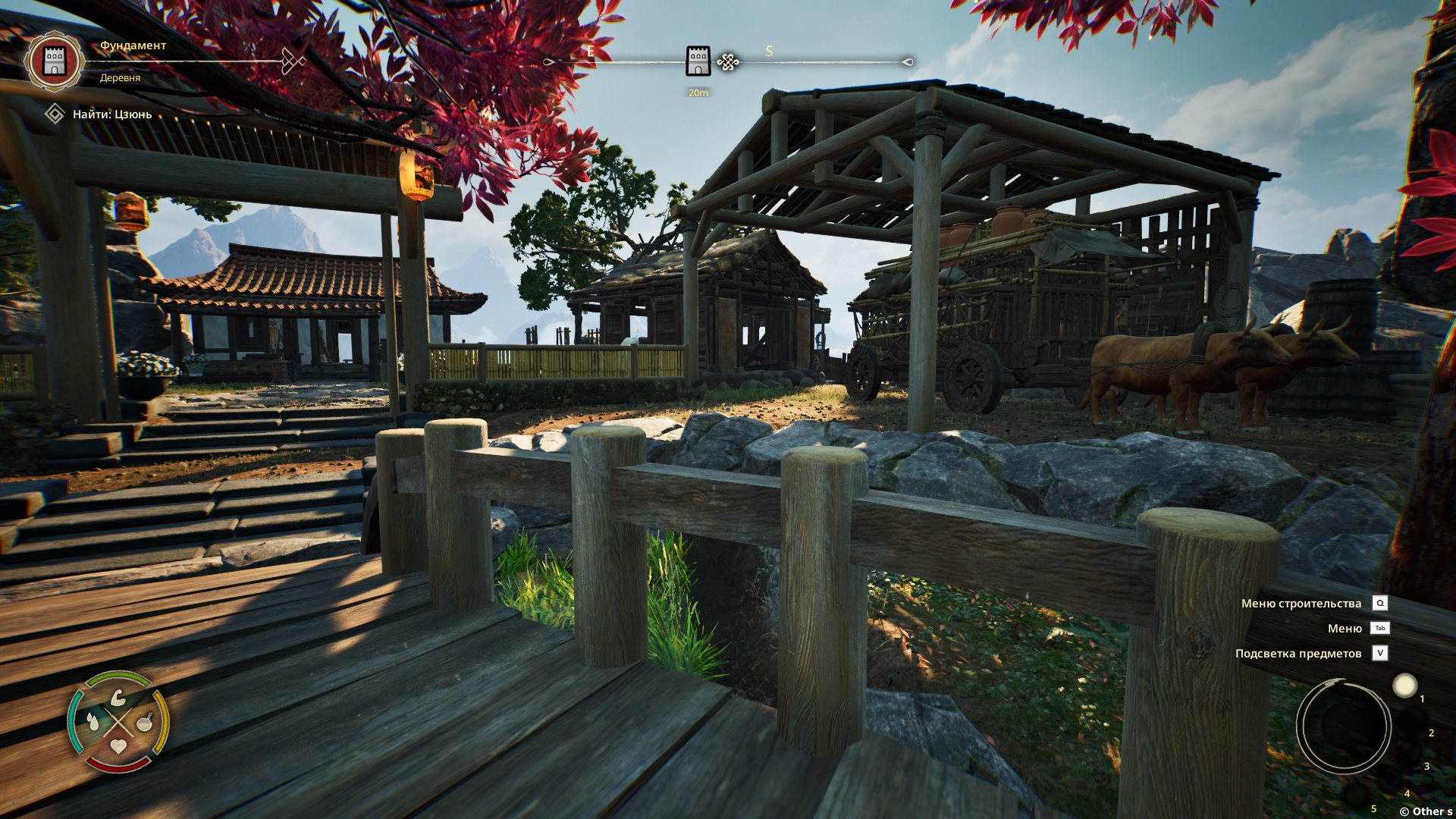Select the glowing quick slot 1
This screenshot has height=819, width=1456.
coord(1404,686)
